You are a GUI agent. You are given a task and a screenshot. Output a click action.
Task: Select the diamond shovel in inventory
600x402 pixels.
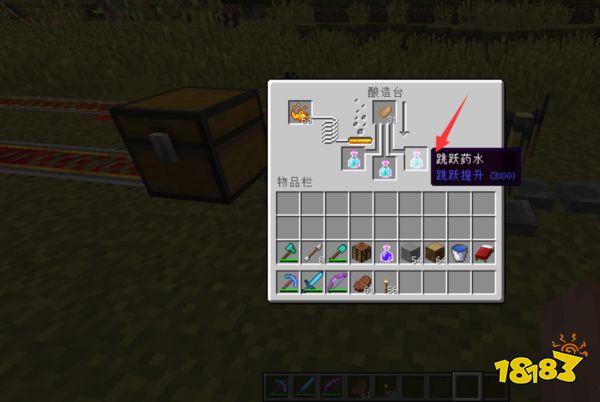click(336, 252)
